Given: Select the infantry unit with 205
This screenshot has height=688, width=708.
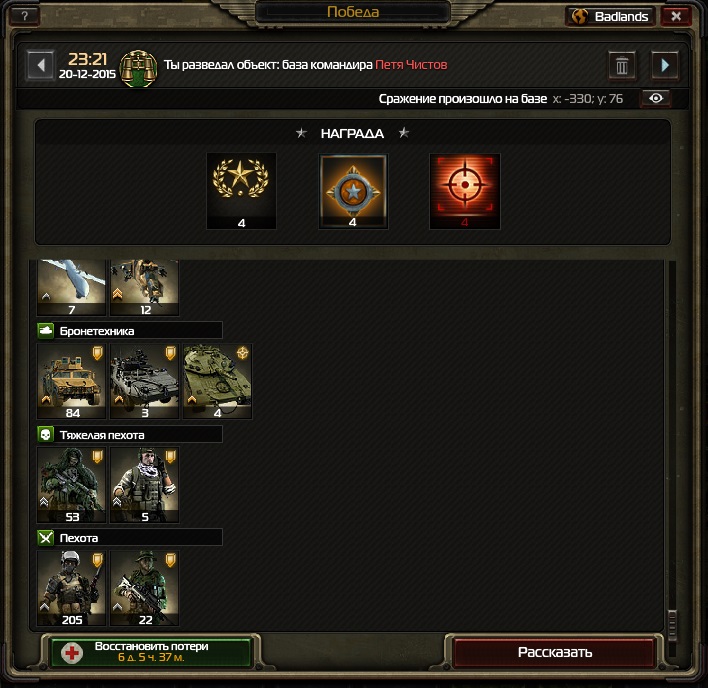Looking at the screenshot, I should 72,587.
